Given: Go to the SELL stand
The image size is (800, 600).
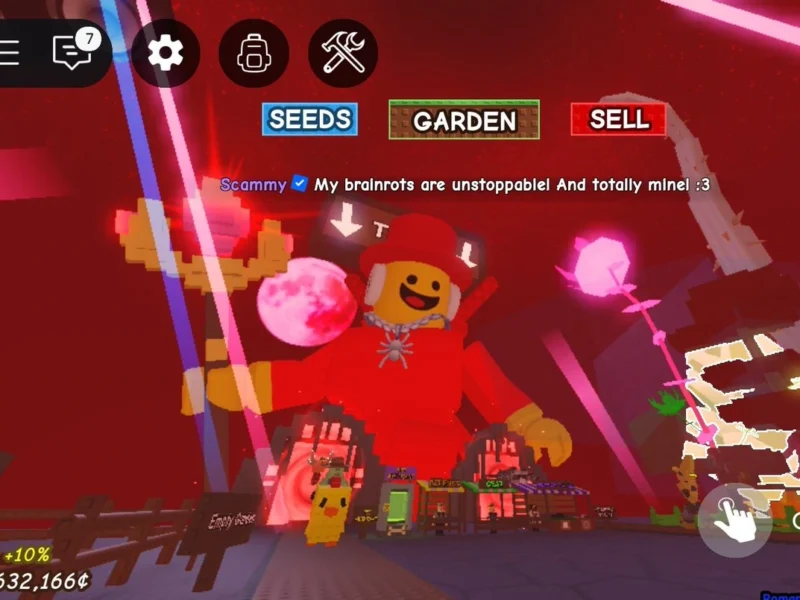Looking at the screenshot, I should 618,119.
